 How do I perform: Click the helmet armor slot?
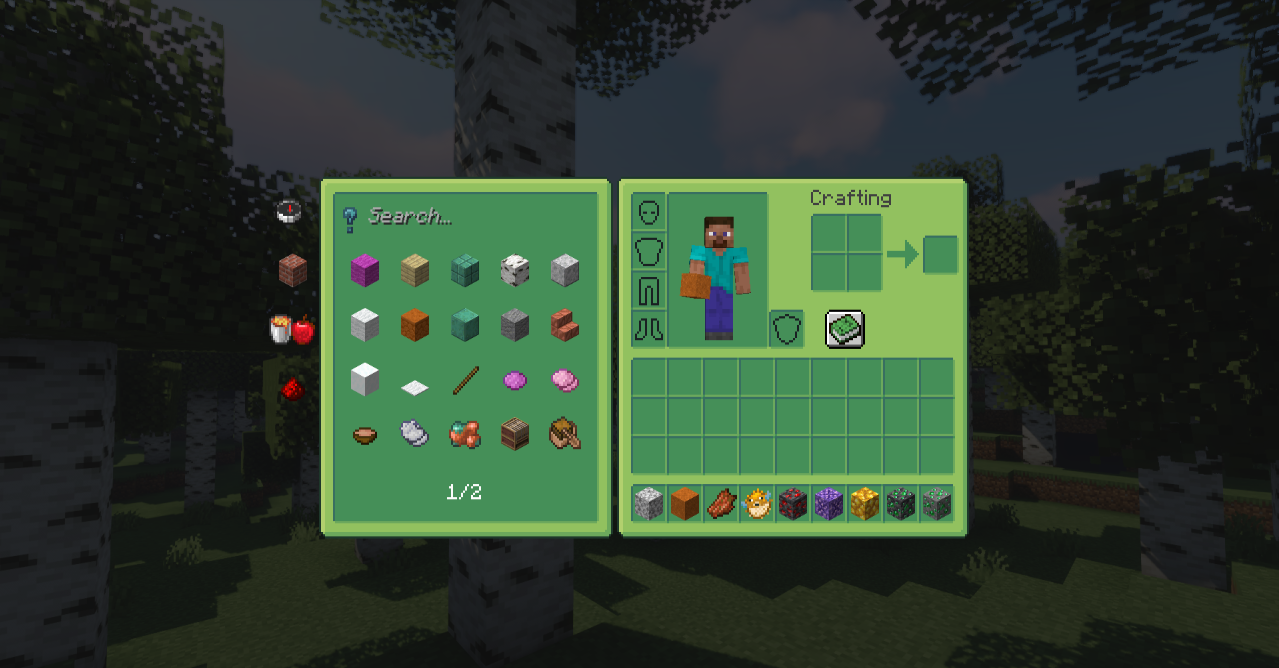tap(649, 212)
